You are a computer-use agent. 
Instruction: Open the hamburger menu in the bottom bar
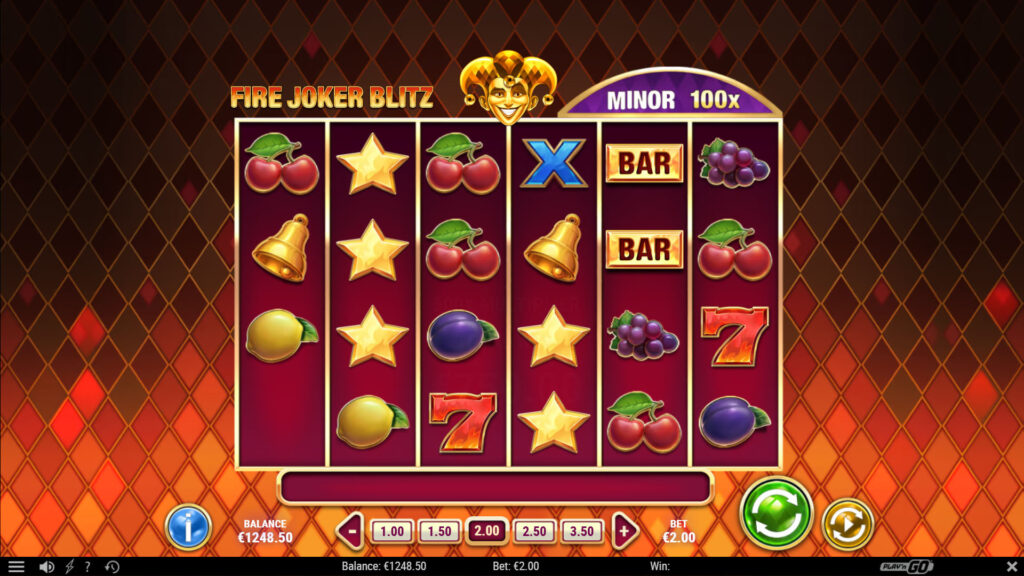16,567
